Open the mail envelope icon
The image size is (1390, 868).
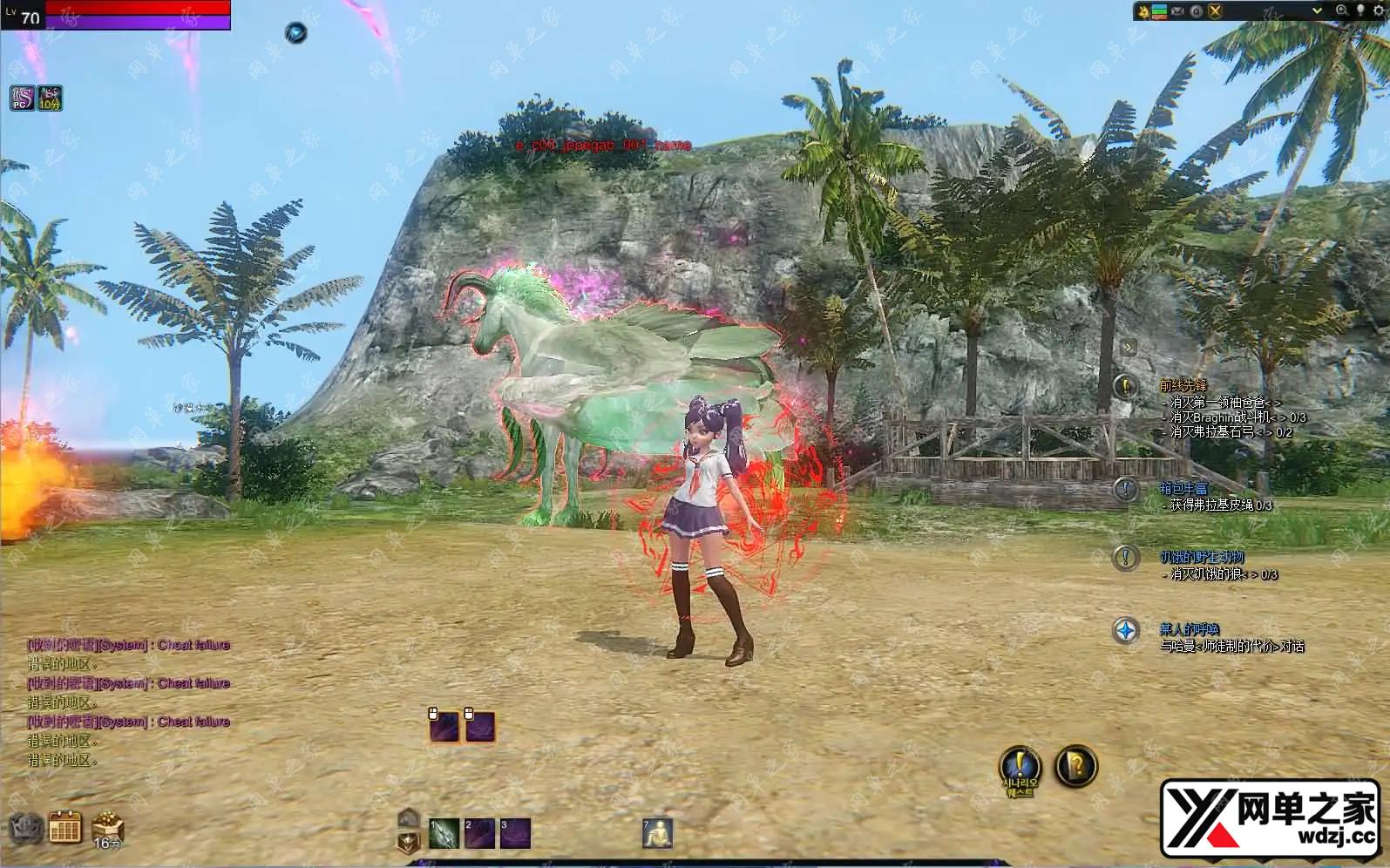1178,10
